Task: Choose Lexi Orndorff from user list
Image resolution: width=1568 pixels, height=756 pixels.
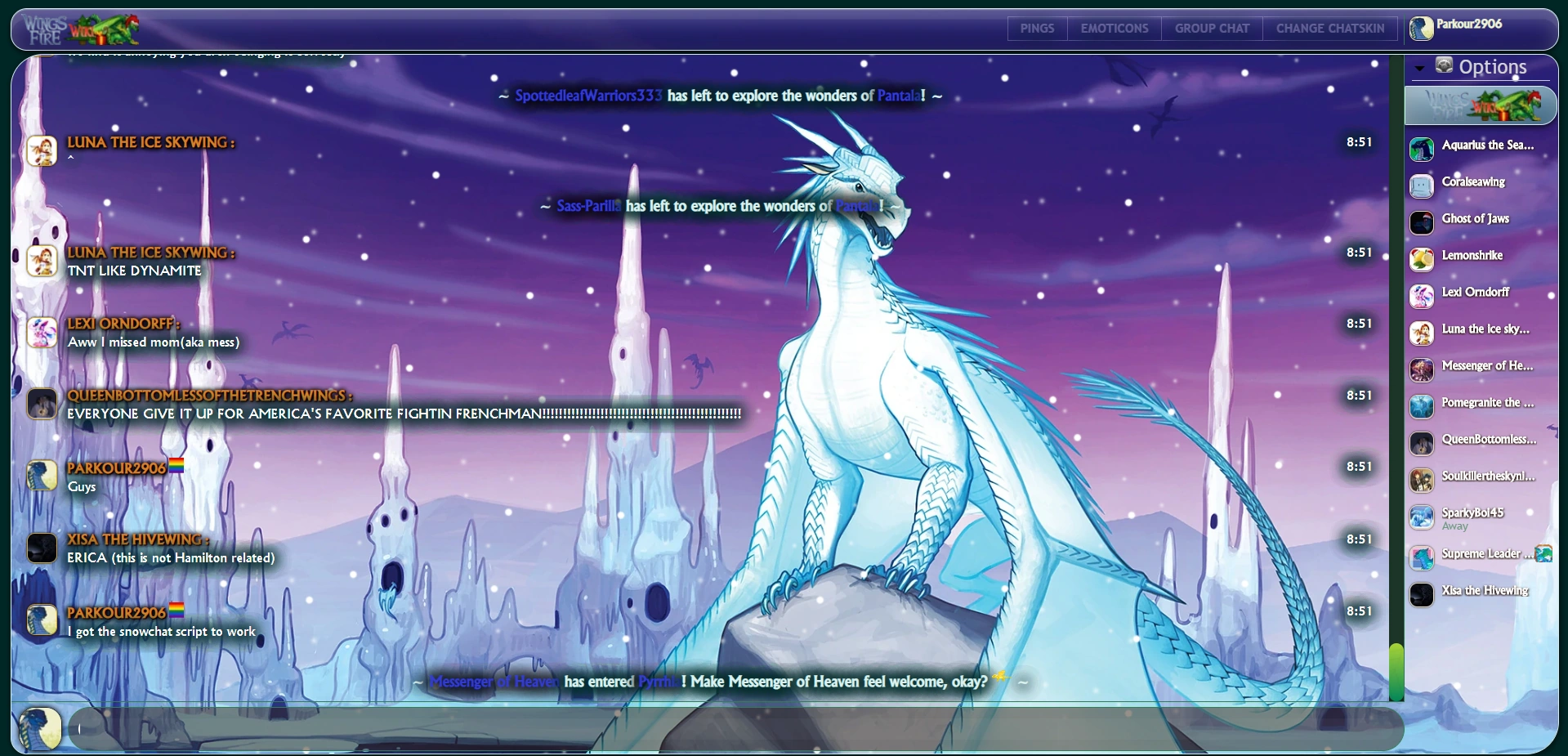Action: [x=1475, y=293]
